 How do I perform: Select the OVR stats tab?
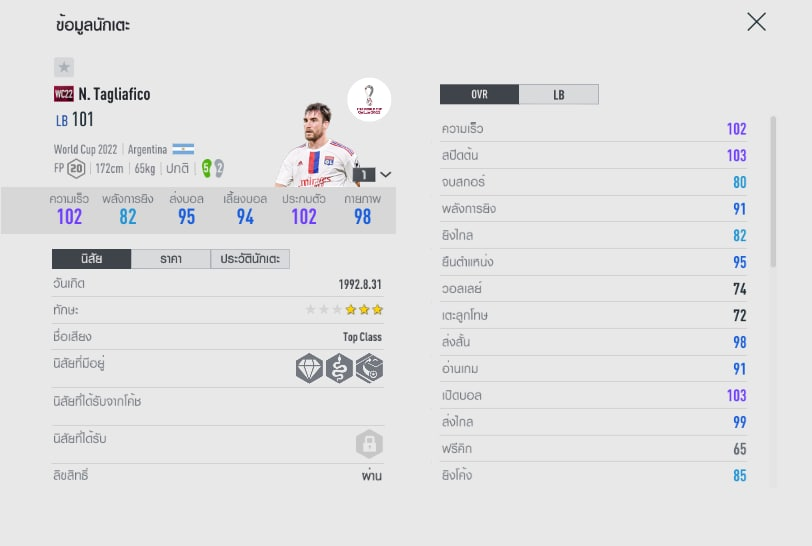tap(479, 95)
